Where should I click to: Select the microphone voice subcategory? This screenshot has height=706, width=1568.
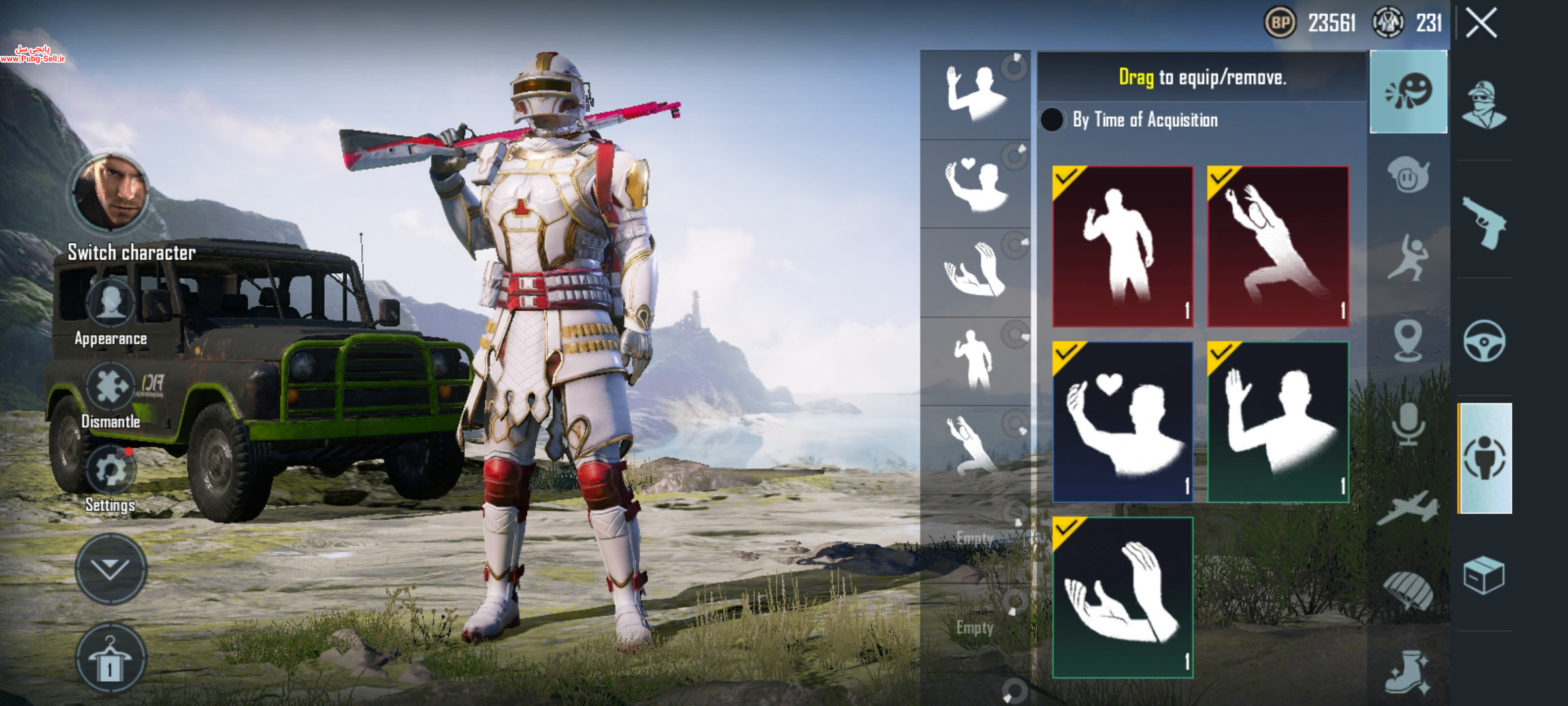(1408, 425)
